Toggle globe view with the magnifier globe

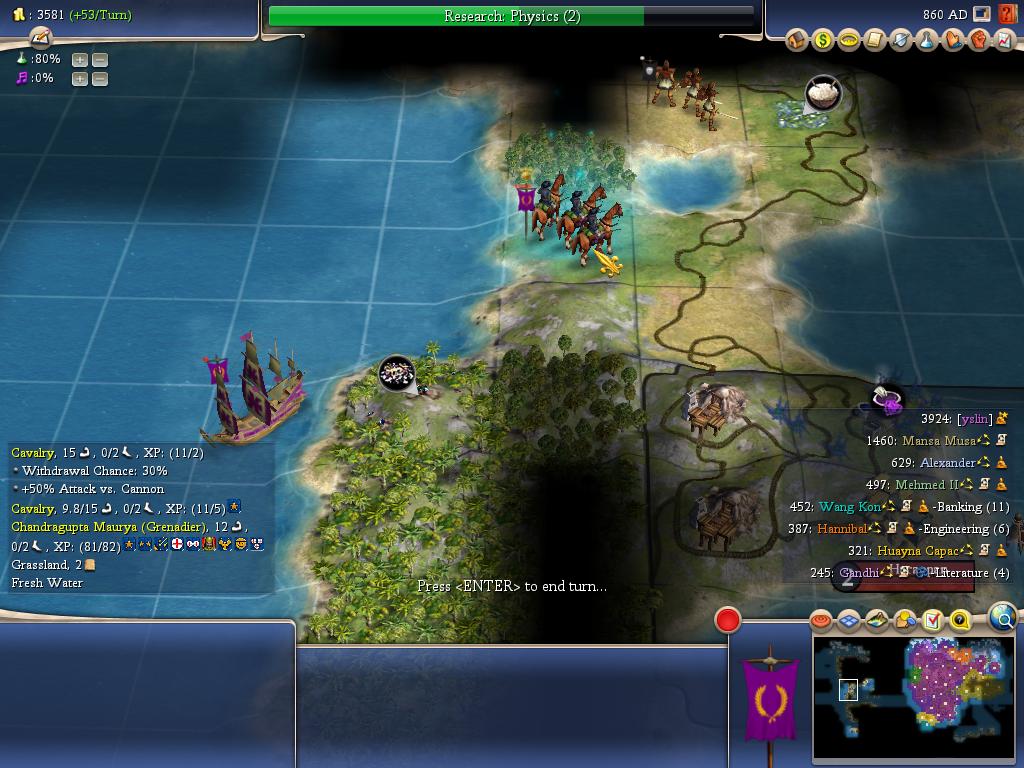click(x=1002, y=617)
